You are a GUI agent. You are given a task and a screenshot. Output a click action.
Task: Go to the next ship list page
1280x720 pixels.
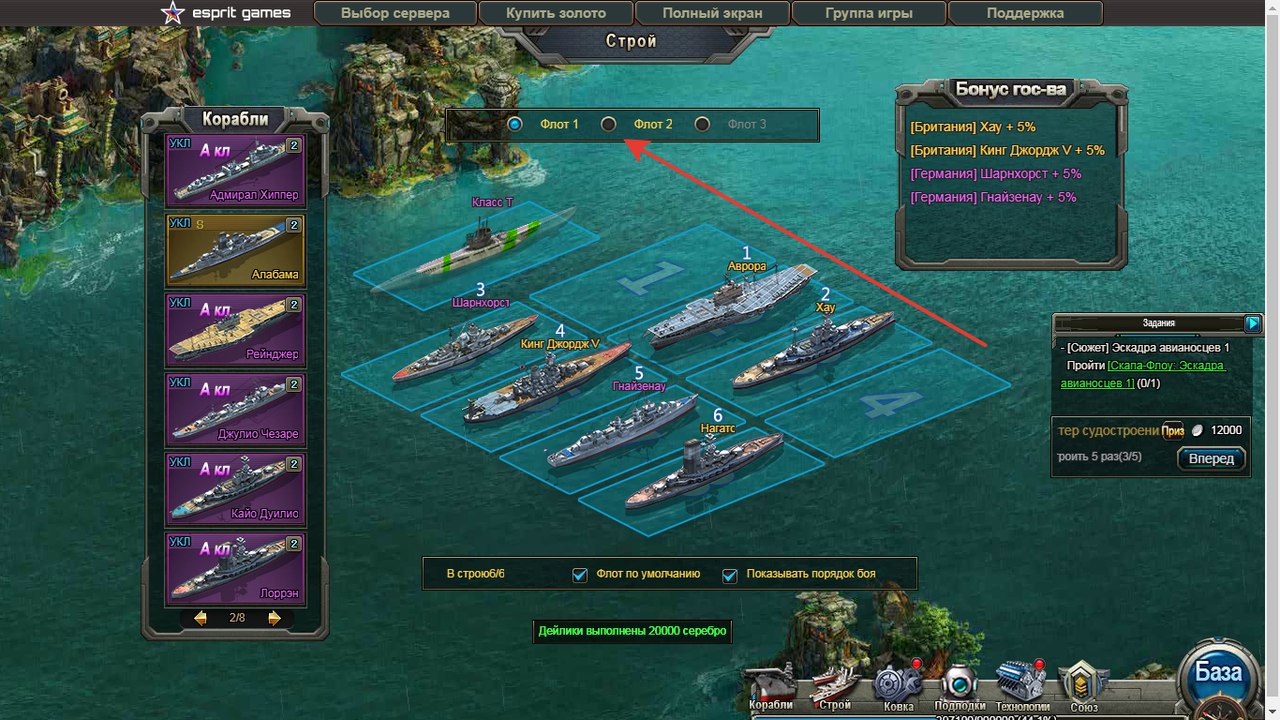(x=274, y=618)
